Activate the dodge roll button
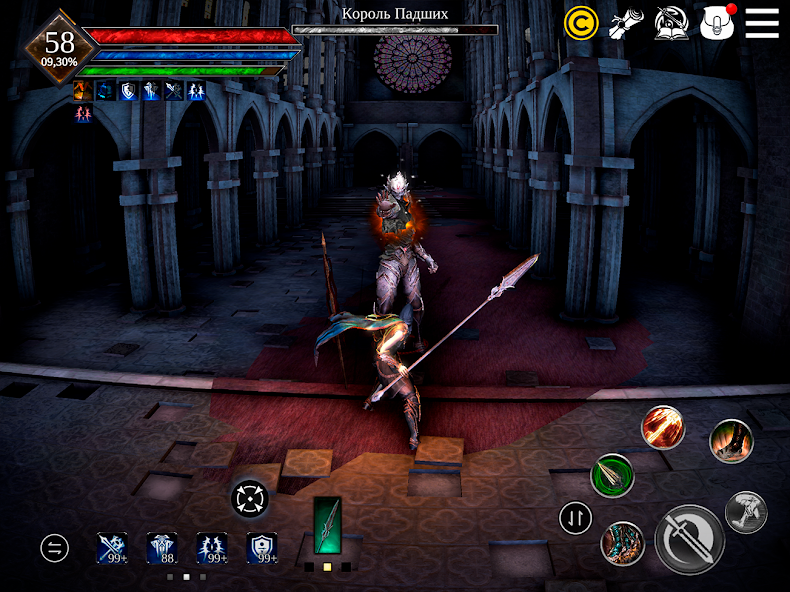 pyautogui.click(x=746, y=511)
